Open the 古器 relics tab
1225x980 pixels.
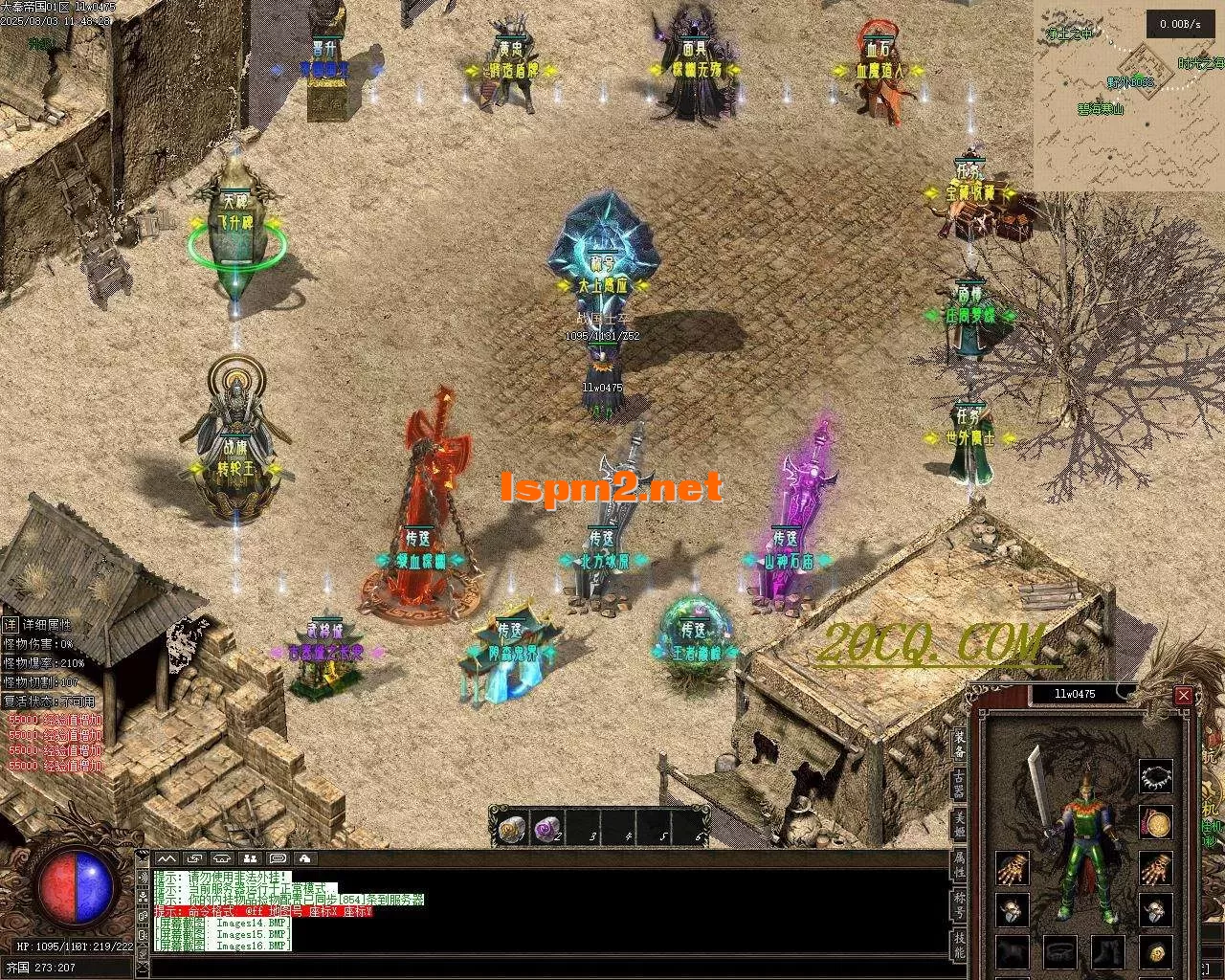click(959, 784)
